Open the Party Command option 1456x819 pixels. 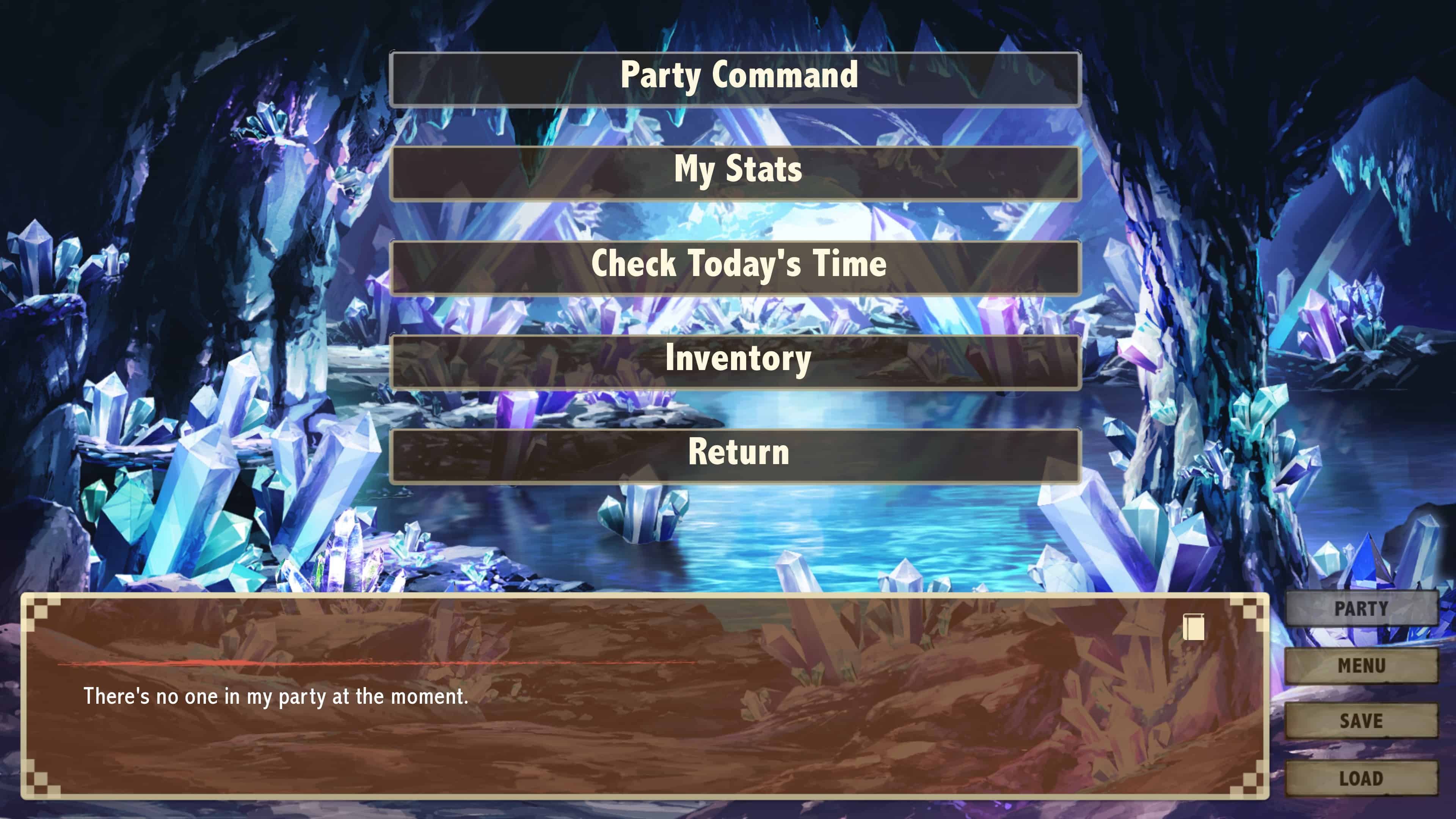[735, 78]
